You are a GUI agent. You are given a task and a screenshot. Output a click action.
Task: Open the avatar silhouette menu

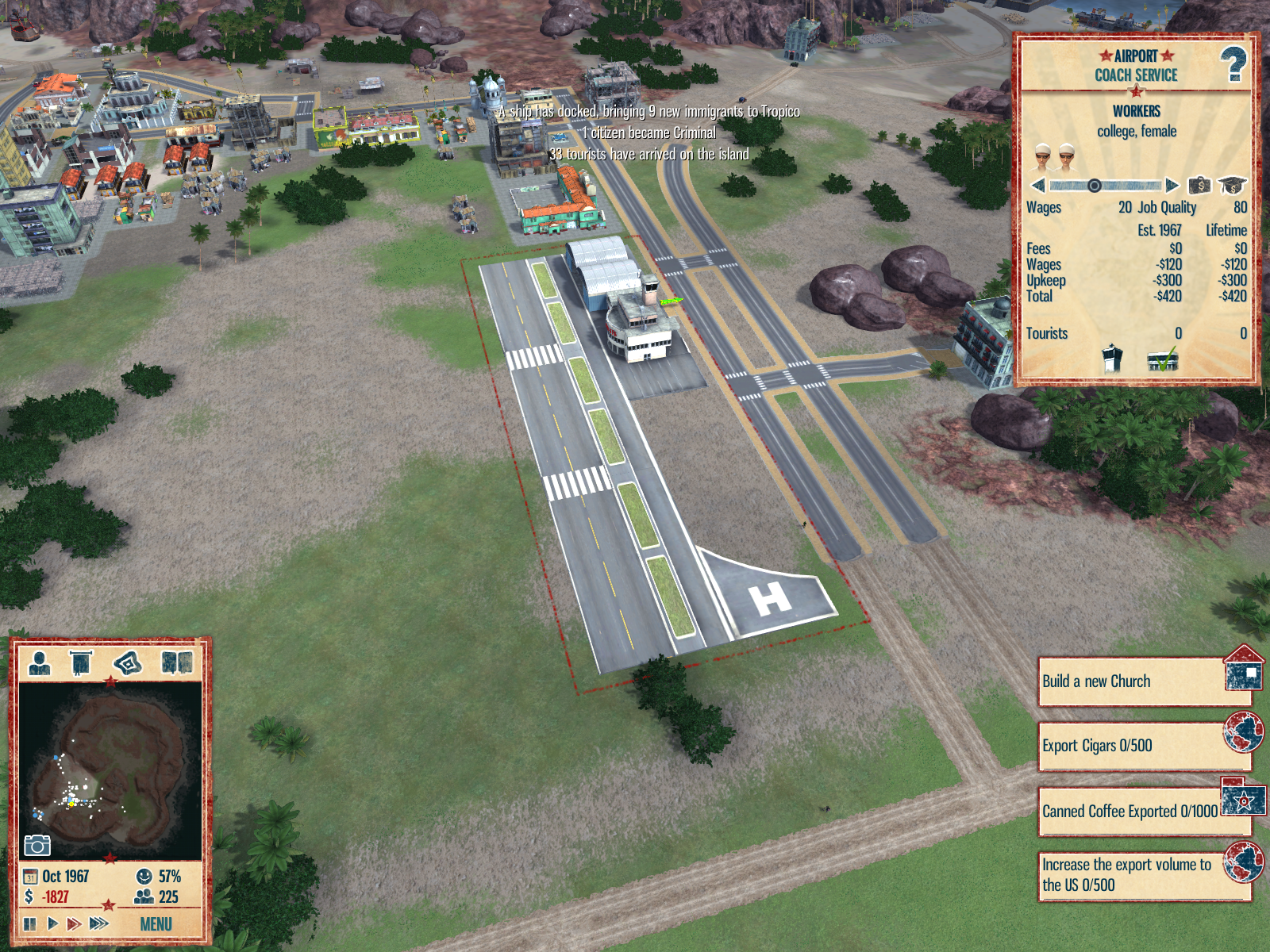pos(40,662)
